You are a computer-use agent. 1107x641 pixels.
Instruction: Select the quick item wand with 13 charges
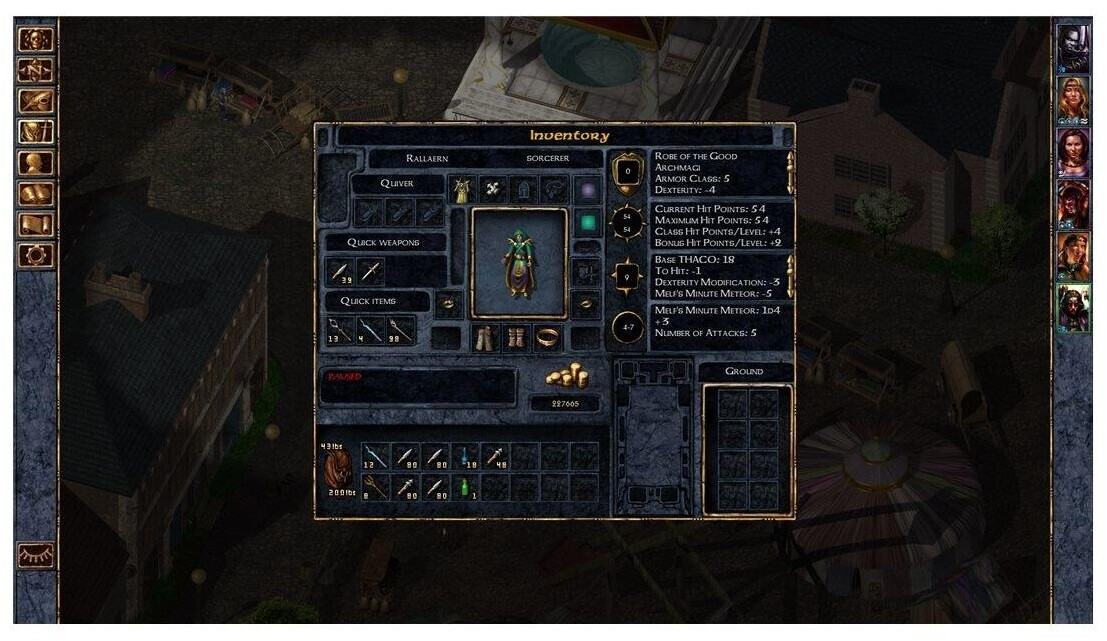pyautogui.click(x=341, y=328)
